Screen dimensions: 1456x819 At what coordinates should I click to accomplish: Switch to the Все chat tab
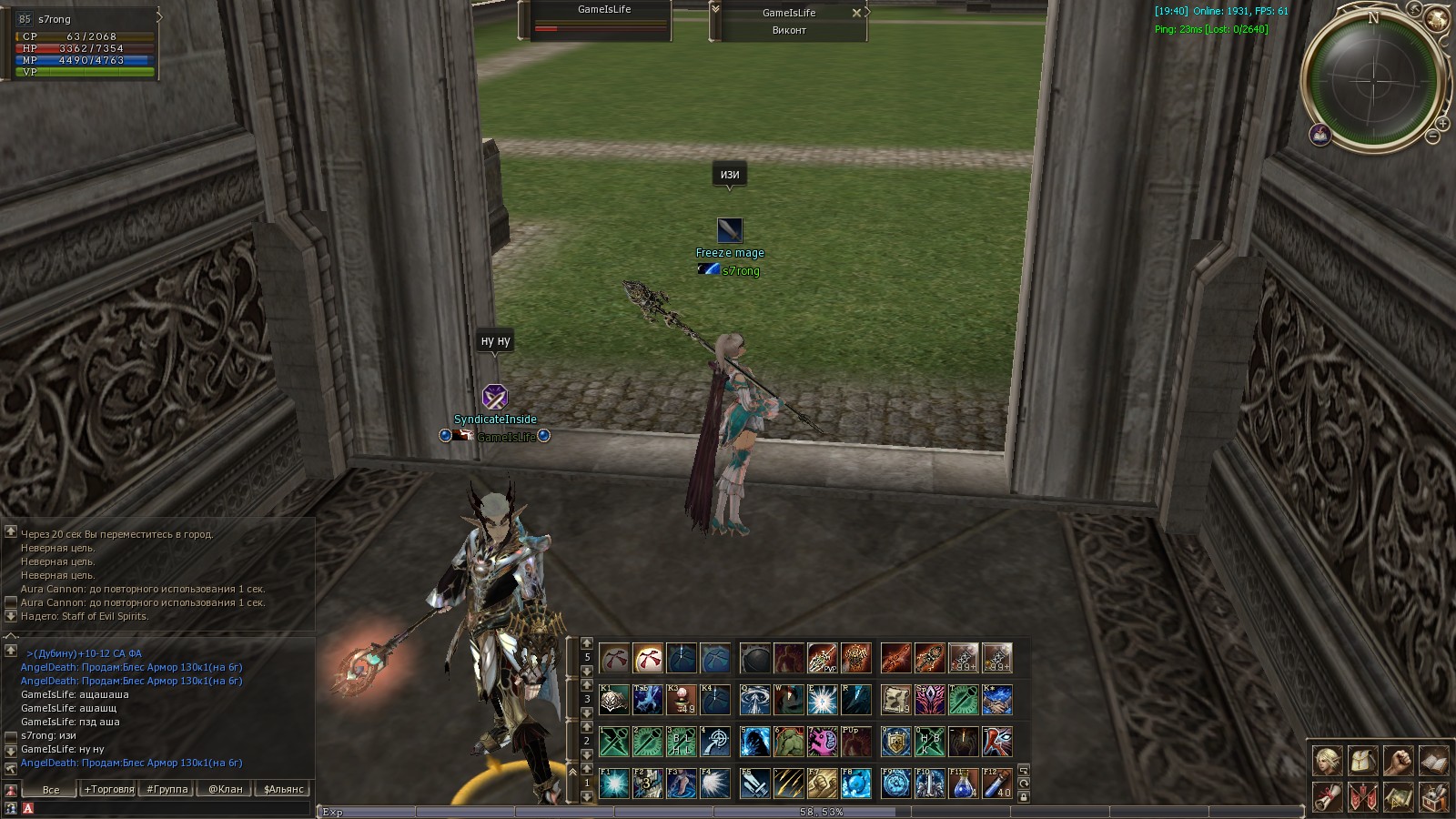[x=51, y=789]
